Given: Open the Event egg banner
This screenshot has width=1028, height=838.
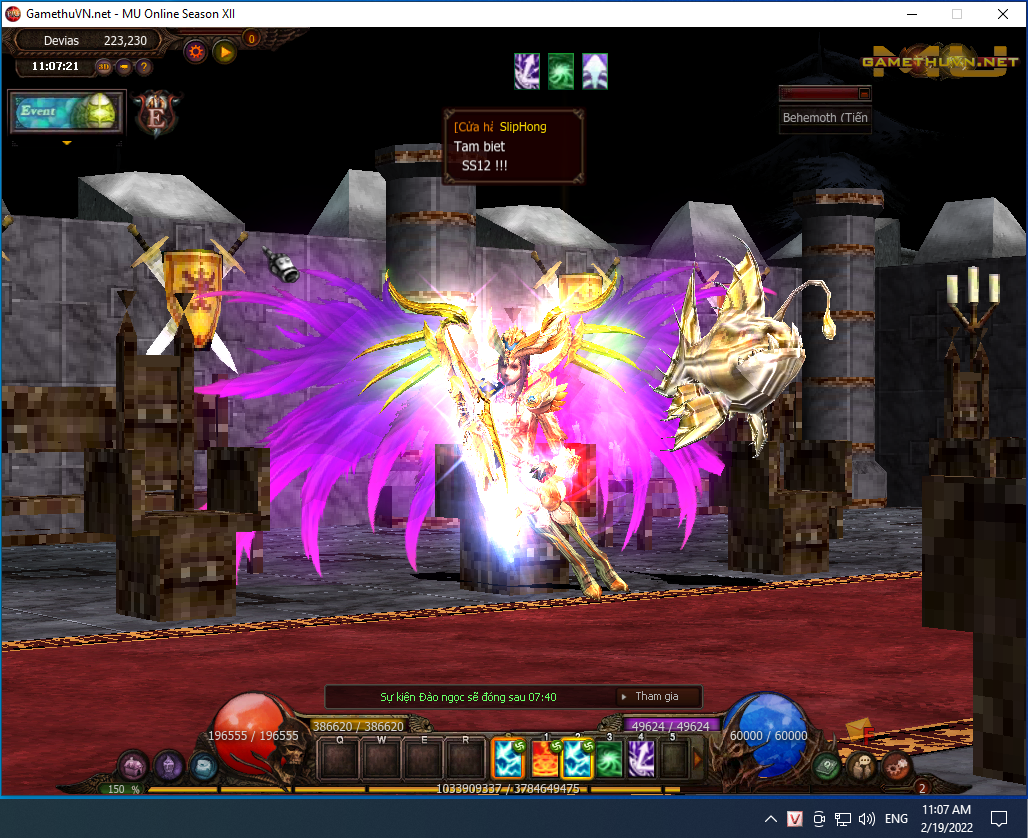Looking at the screenshot, I should pyautogui.click(x=67, y=112).
